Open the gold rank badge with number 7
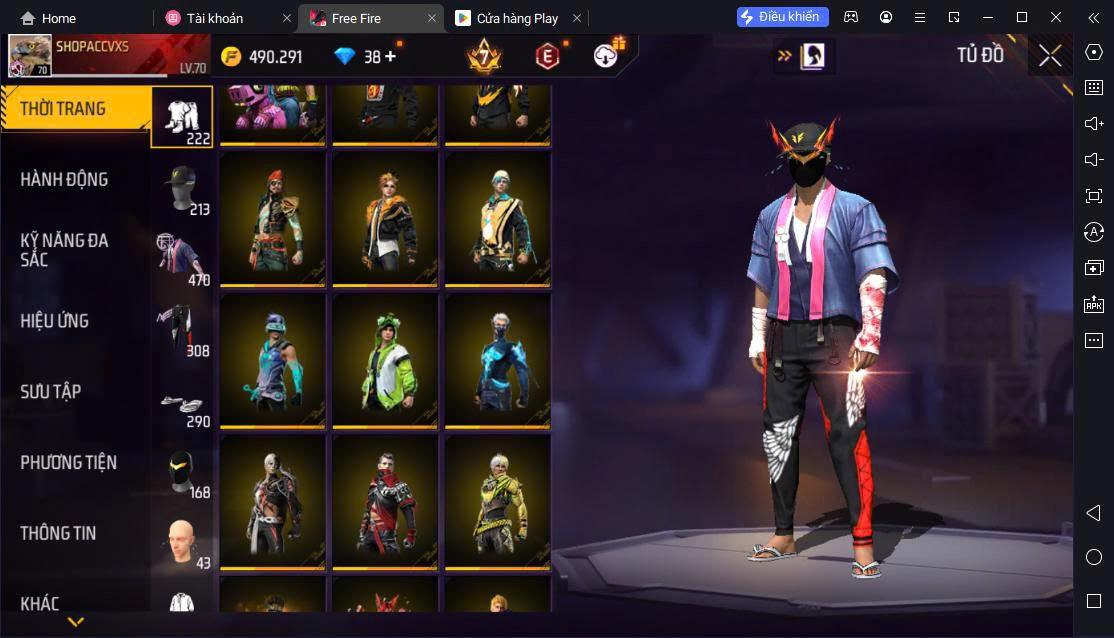This screenshot has width=1114, height=638. (484, 57)
